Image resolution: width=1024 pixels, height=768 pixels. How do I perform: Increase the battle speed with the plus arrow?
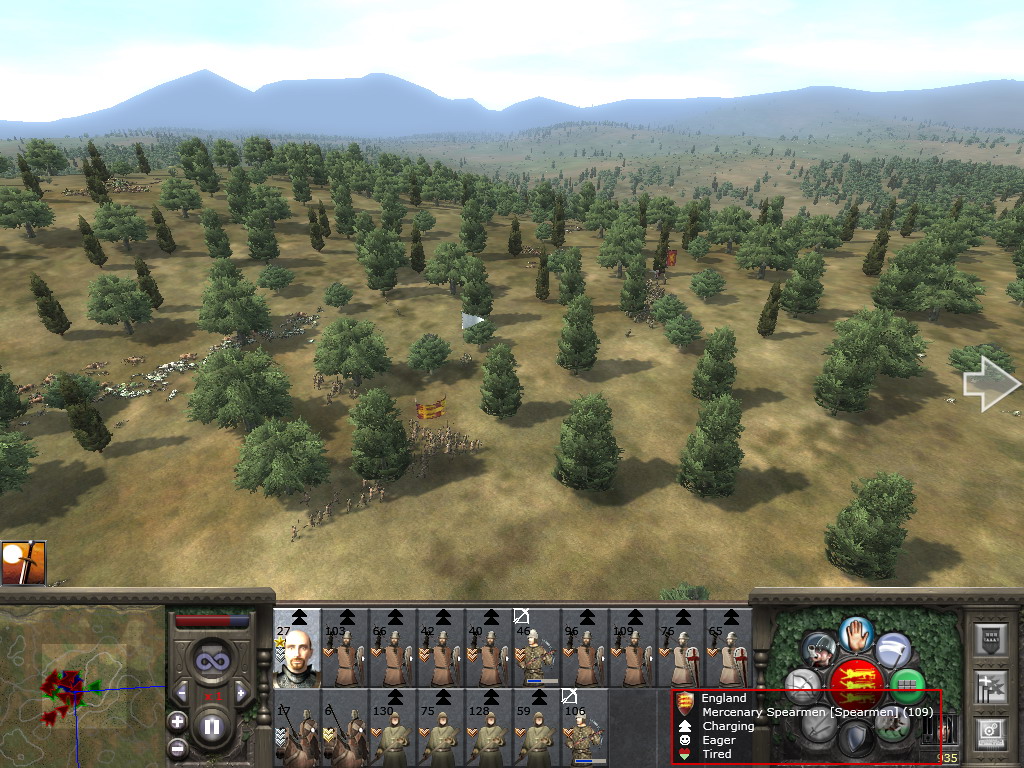point(241,693)
